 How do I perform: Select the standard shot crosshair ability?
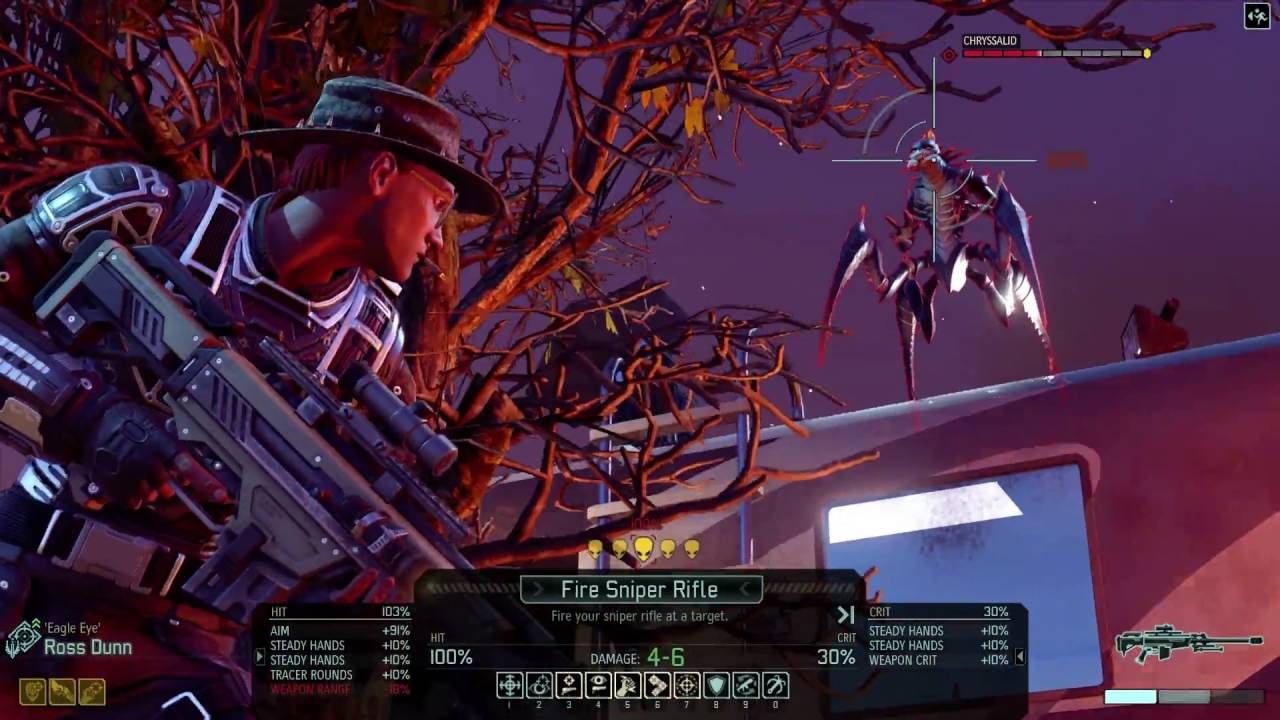(509, 685)
